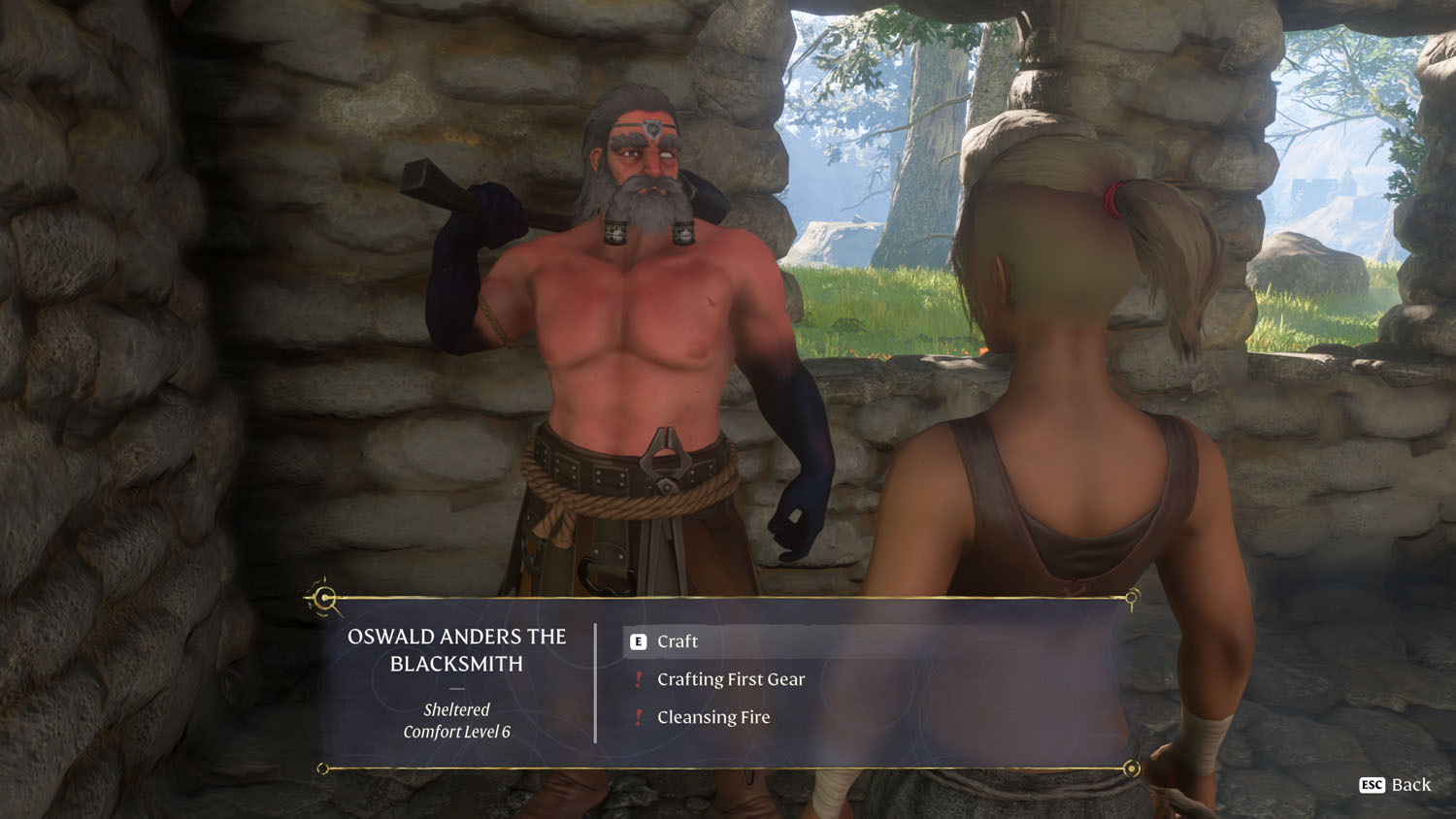The height and width of the screenshot is (819, 1456).
Task: Click the red exclamation beside Cleansing Fire
Action: (x=638, y=717)
